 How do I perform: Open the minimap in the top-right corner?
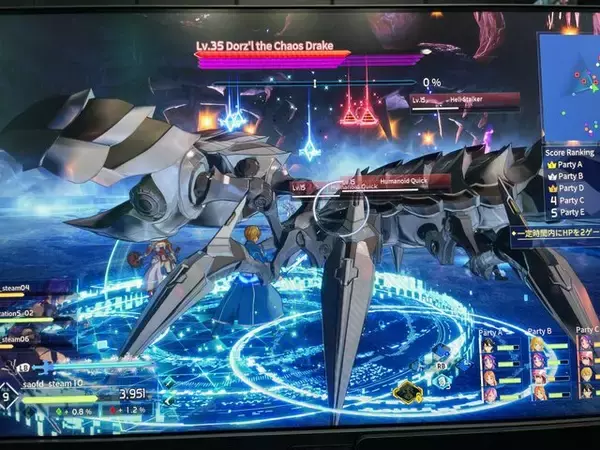pos(572,85)
